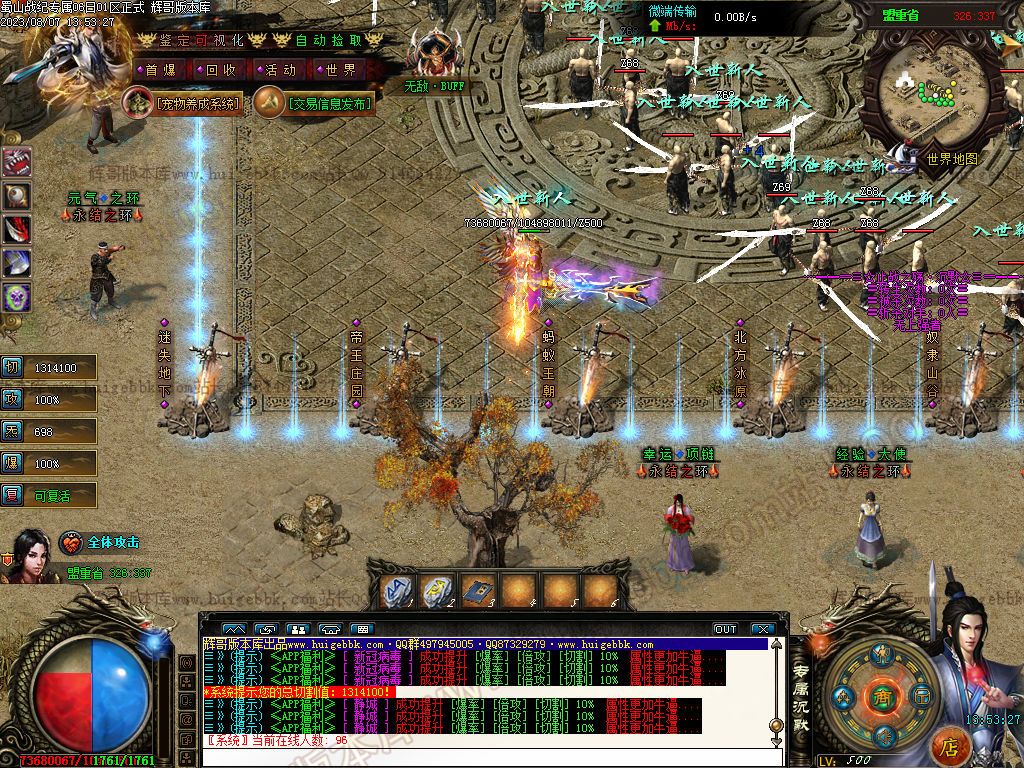This screenshot has width=1024, height=768.
Task: Select the blue book hotbar slot
Action: (478, 592)
